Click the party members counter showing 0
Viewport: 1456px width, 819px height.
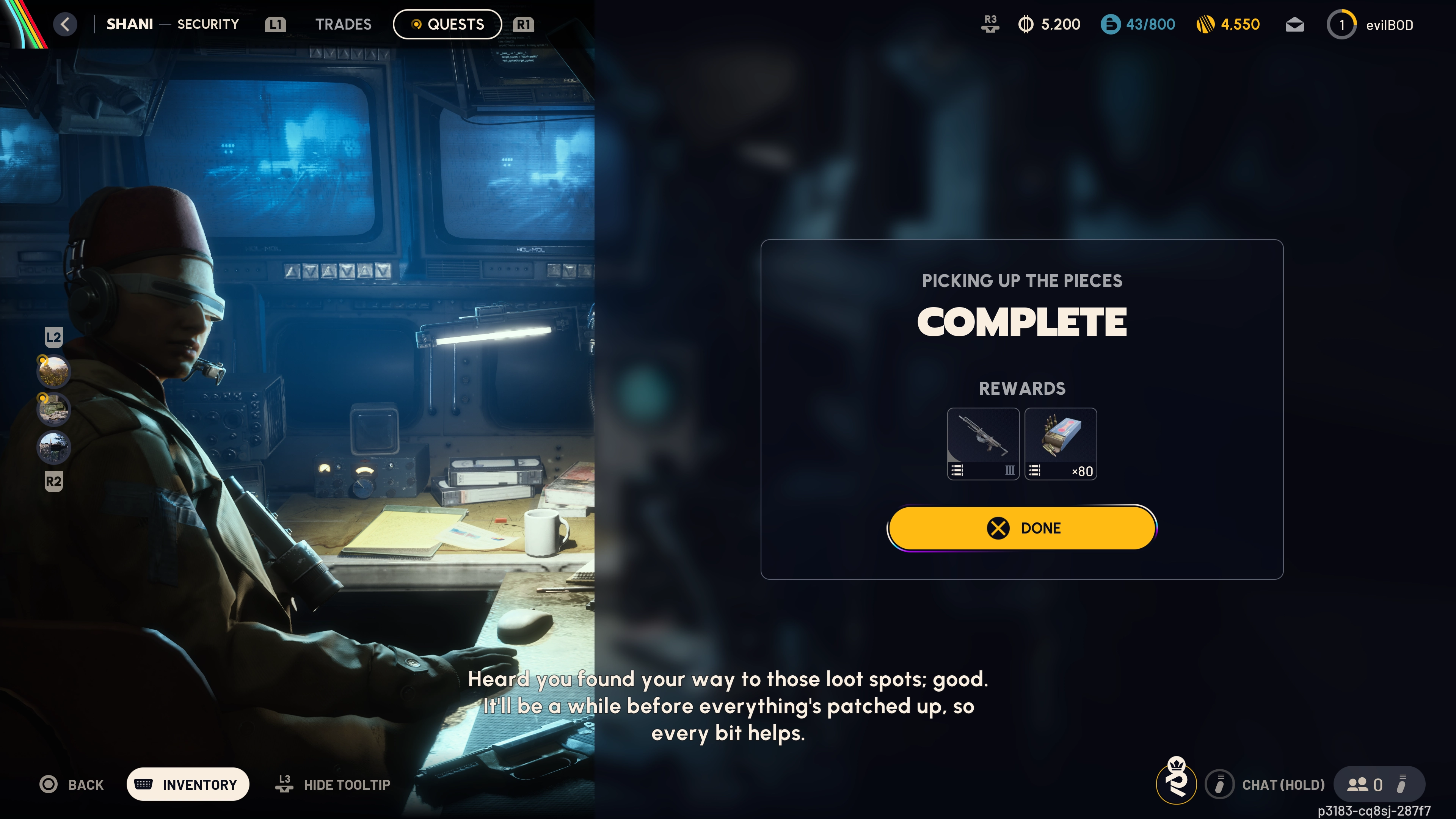tap(1370, 784)
